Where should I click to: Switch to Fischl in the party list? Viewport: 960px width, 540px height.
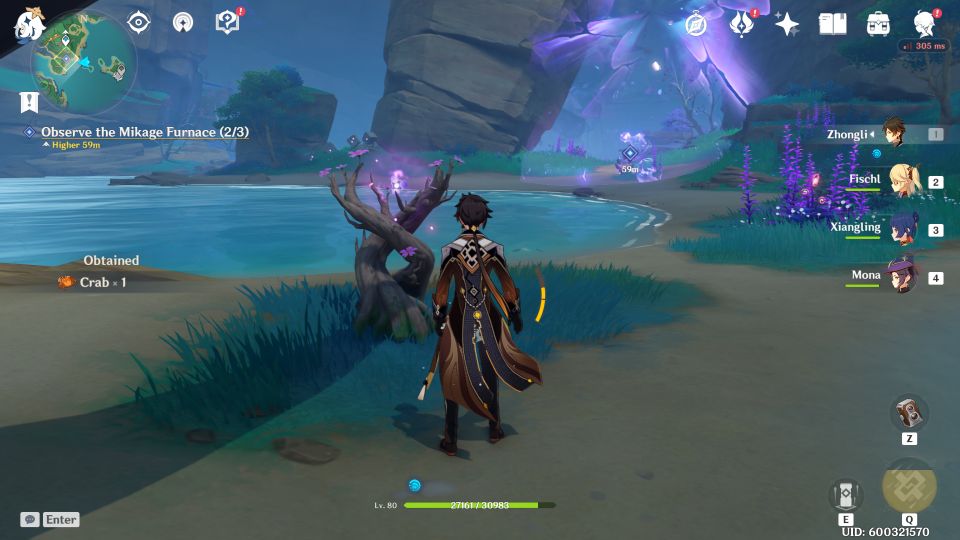(x=903, y=181)
